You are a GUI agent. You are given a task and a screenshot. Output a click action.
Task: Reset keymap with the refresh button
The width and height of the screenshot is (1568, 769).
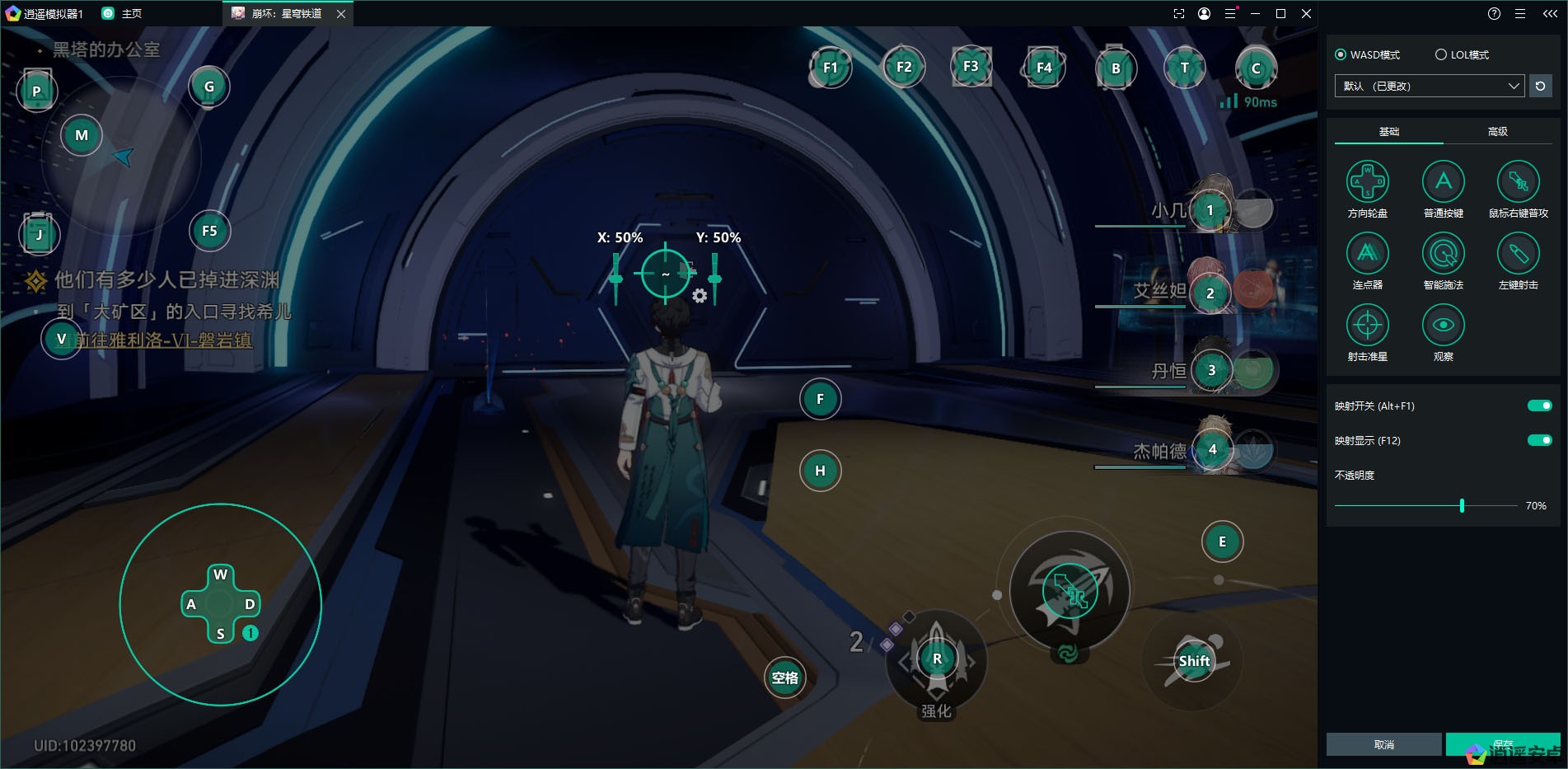tap(1540, 86)
